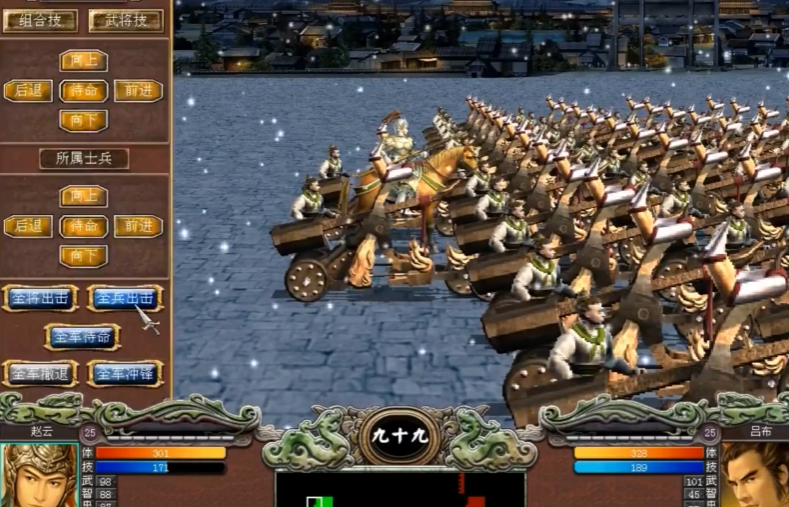Select 向上 in the upper general command group
This screenshot has width=789, height=507.
tap(83, 60)
